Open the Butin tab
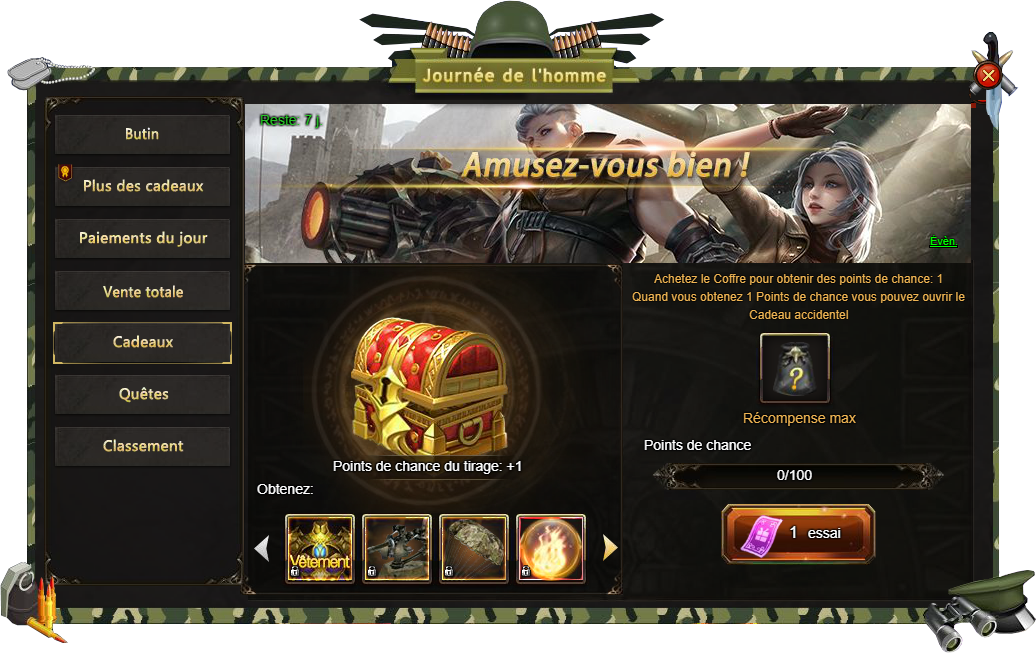 [x=142, y=134]
